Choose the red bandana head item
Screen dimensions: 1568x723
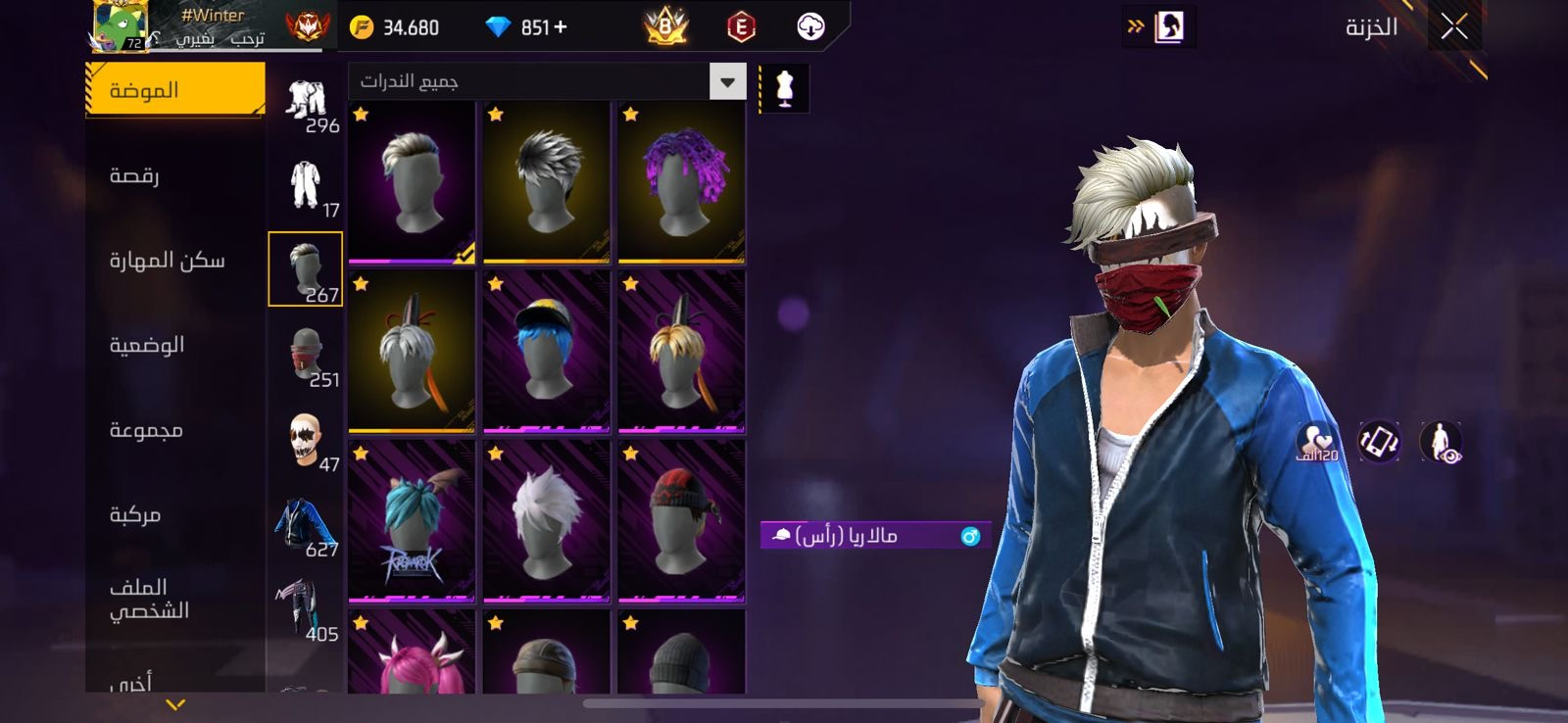(x=682, y=521)
